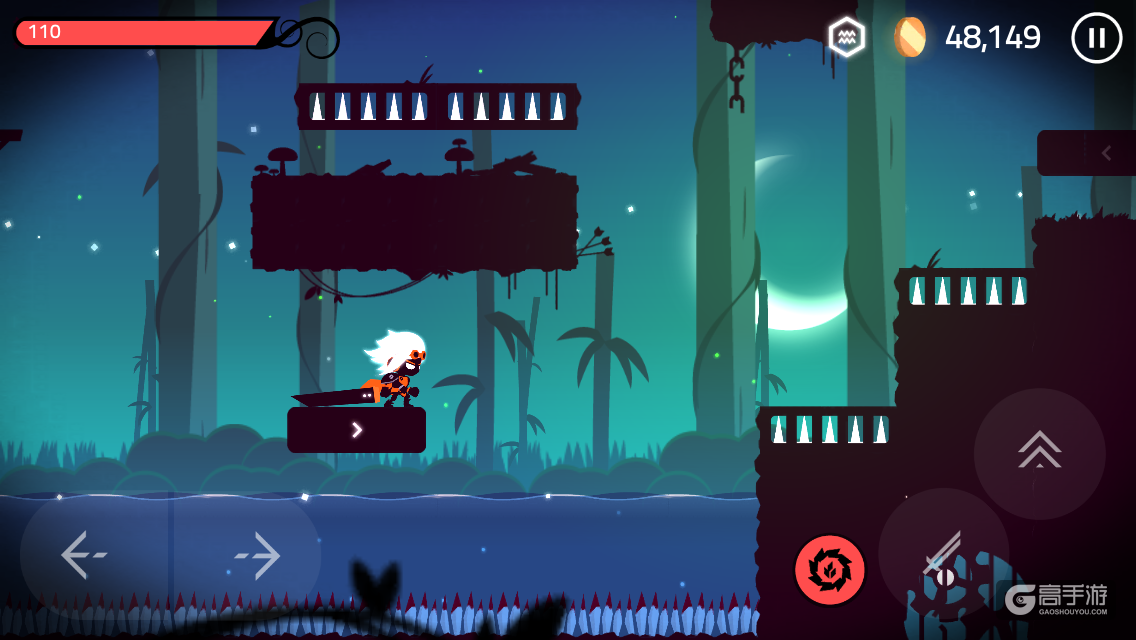Move right with the right arrow control
1136x640 pixels.
point(255,556)
